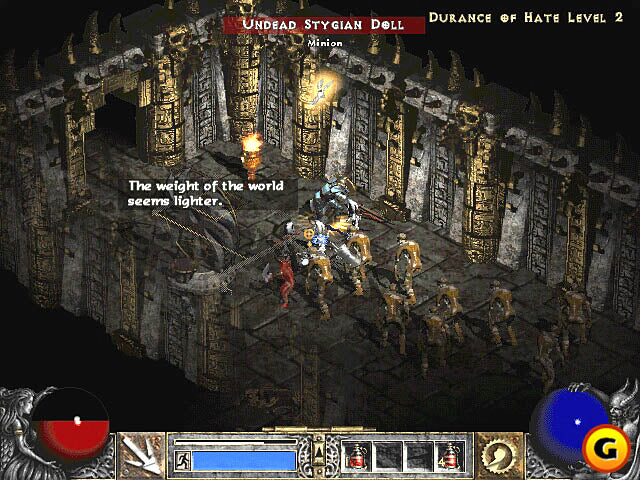Viewport: 640px width, 480px height.
Task: Select the left-click arrow attack skill icon
Action: click(x=142, y=456)
